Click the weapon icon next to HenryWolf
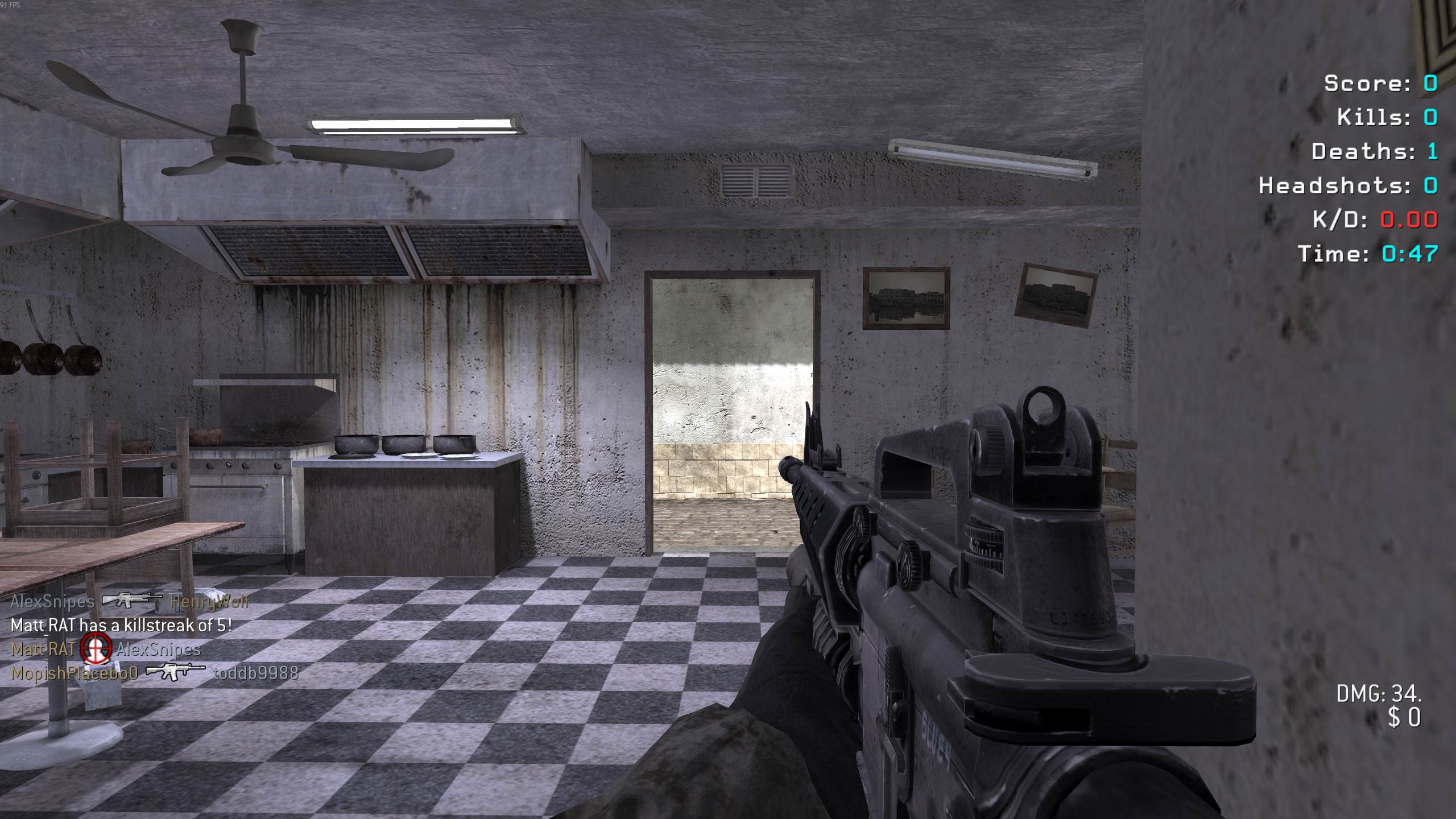Viewport: 1456px width, 819px height. (131, 601)
